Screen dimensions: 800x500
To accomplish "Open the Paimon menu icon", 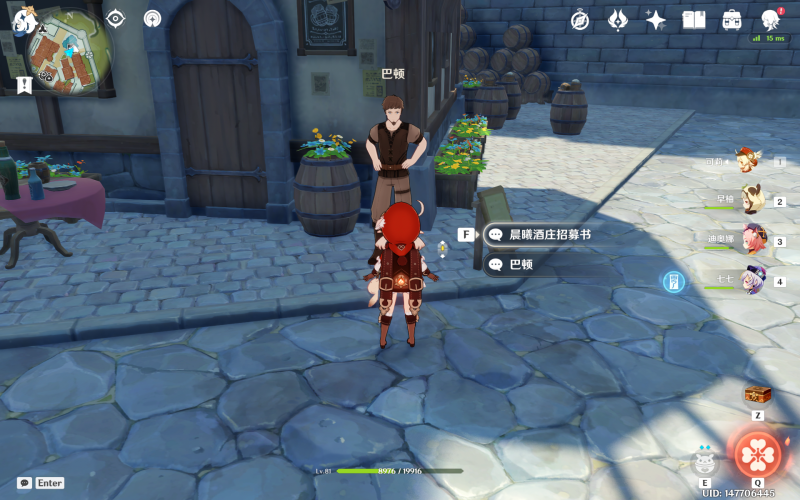I will (23, 18).
